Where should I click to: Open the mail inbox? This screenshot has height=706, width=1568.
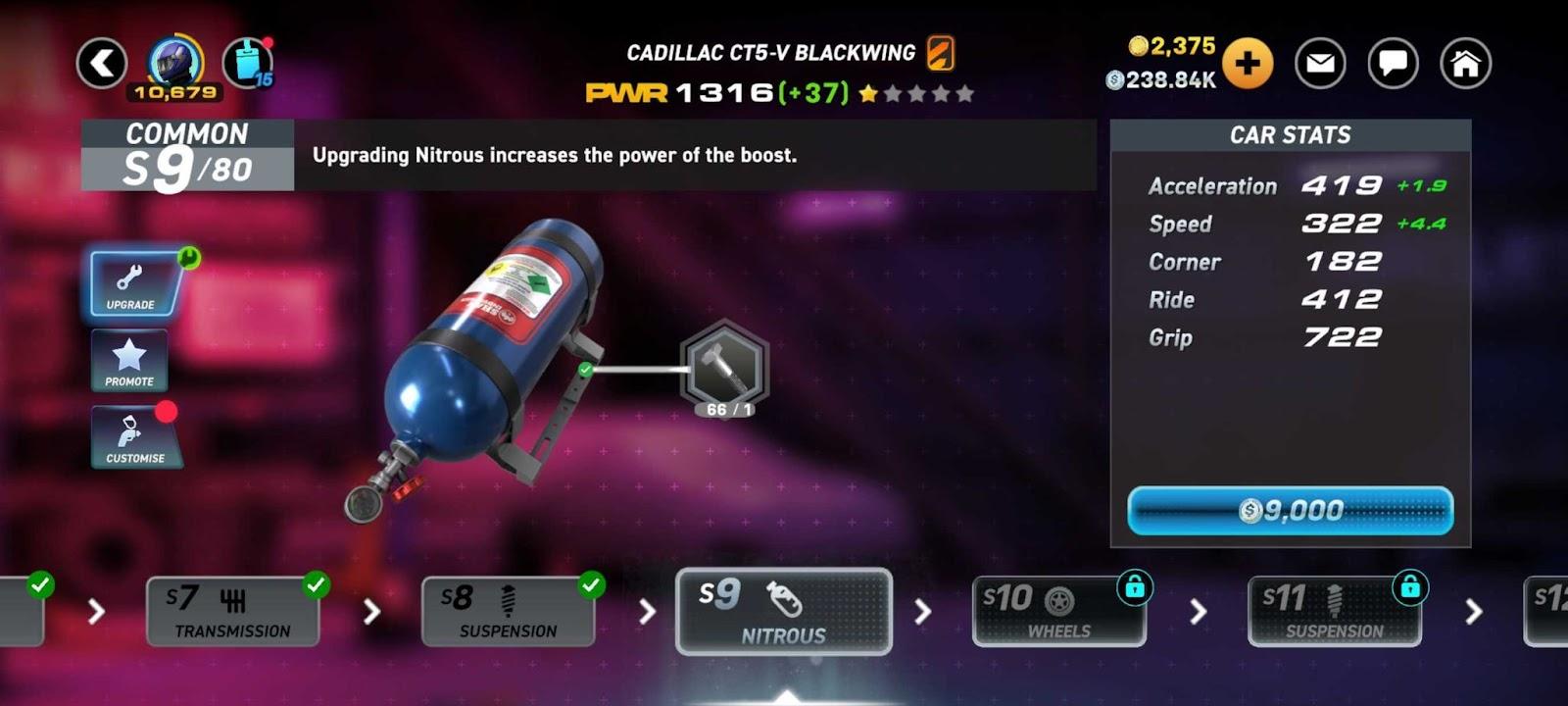(1320, 64)
